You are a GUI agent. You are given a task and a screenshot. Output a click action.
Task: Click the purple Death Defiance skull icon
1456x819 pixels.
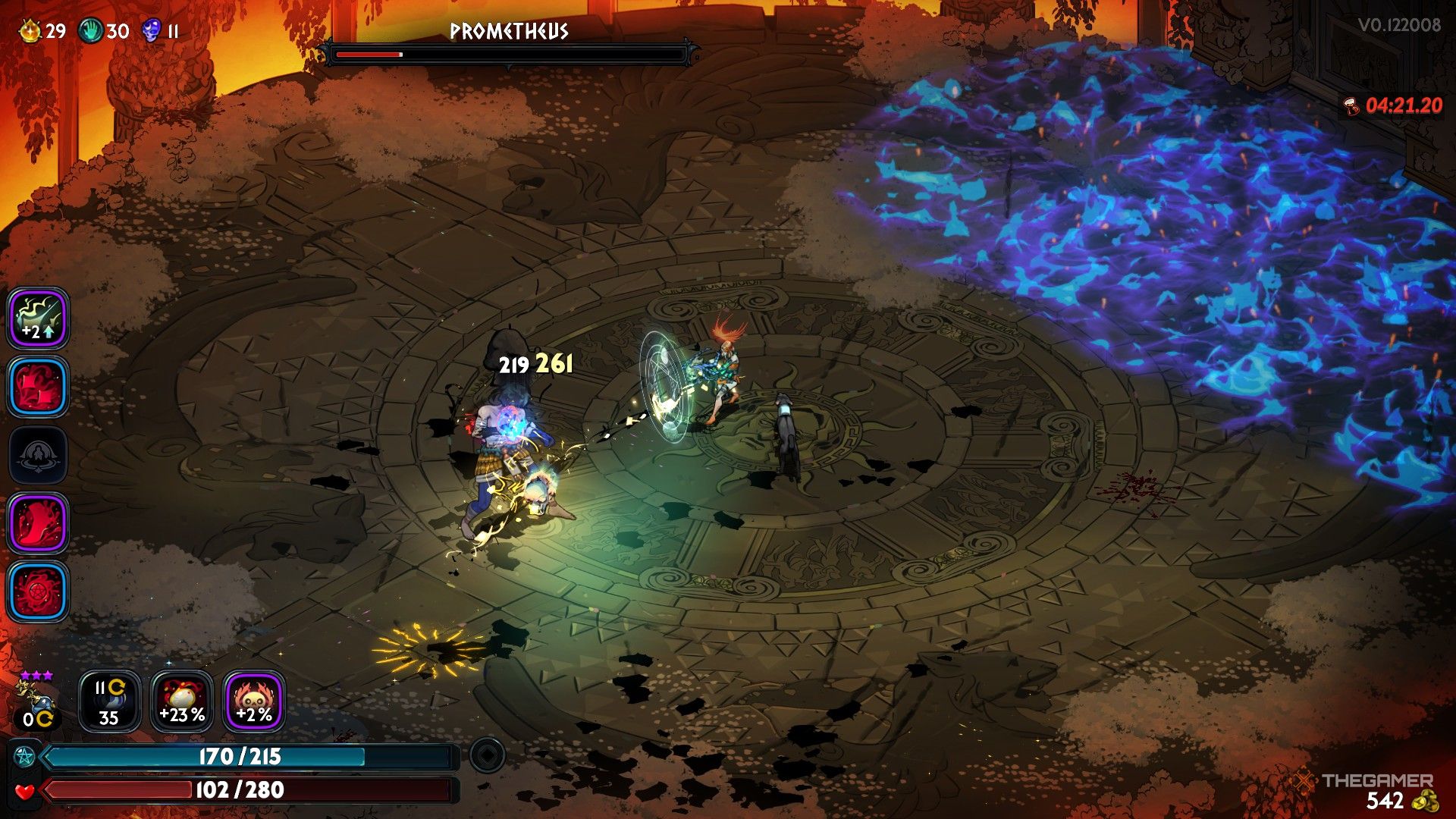pyautogui.click(x=149, y=30)
